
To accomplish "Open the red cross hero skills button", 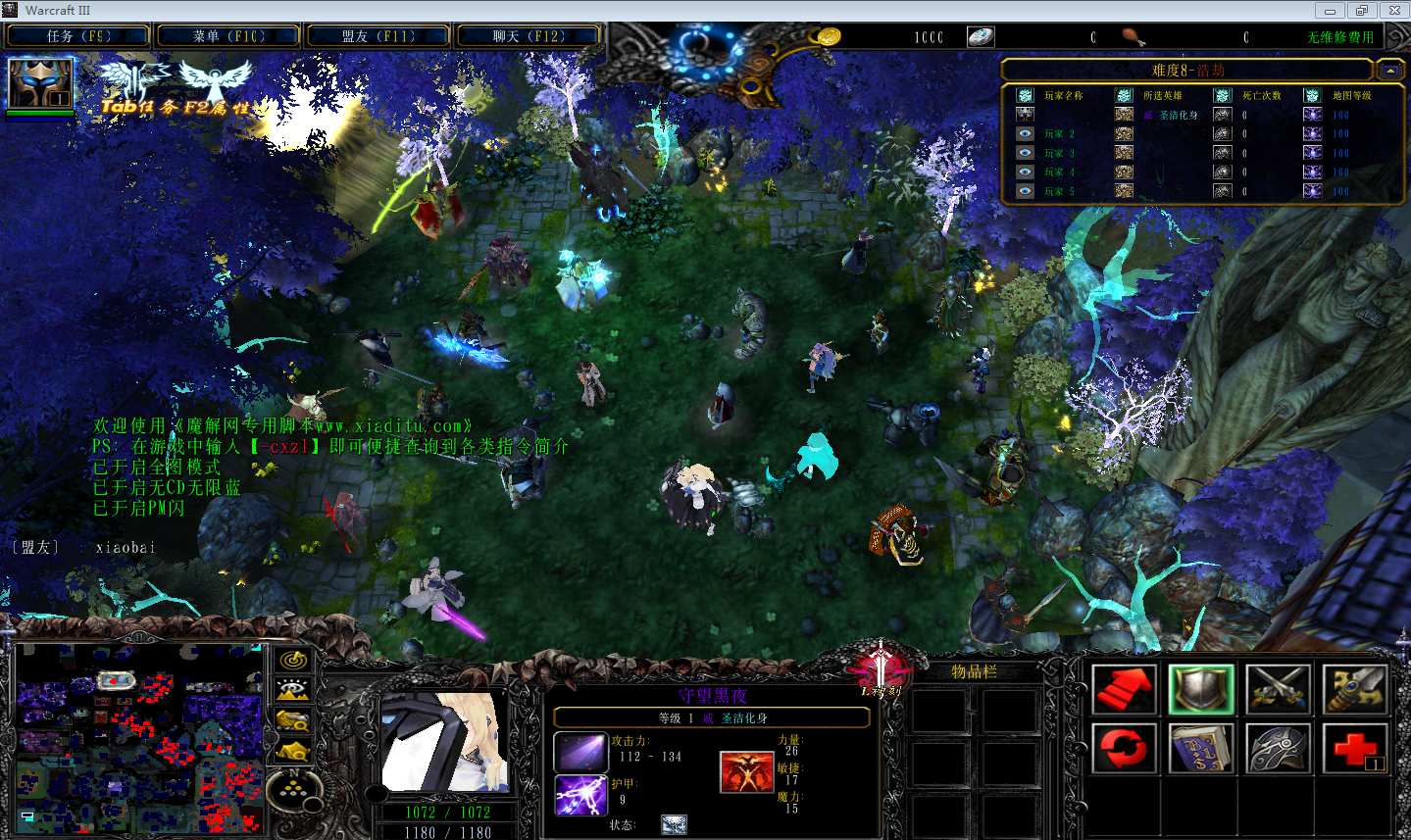I will (x=1354, y=748).
